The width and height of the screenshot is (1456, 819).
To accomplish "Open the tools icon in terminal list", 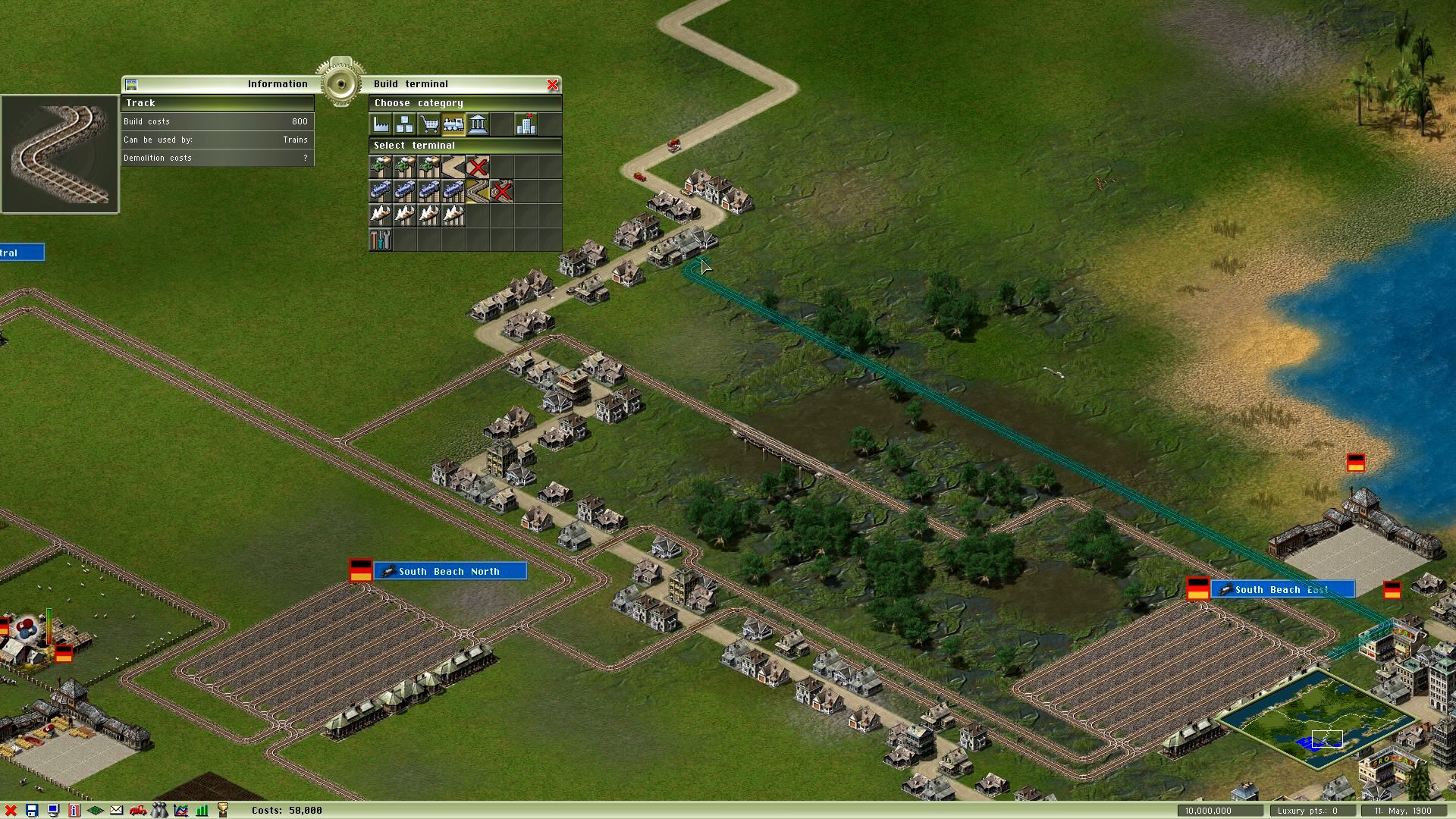I will [381, 240].
